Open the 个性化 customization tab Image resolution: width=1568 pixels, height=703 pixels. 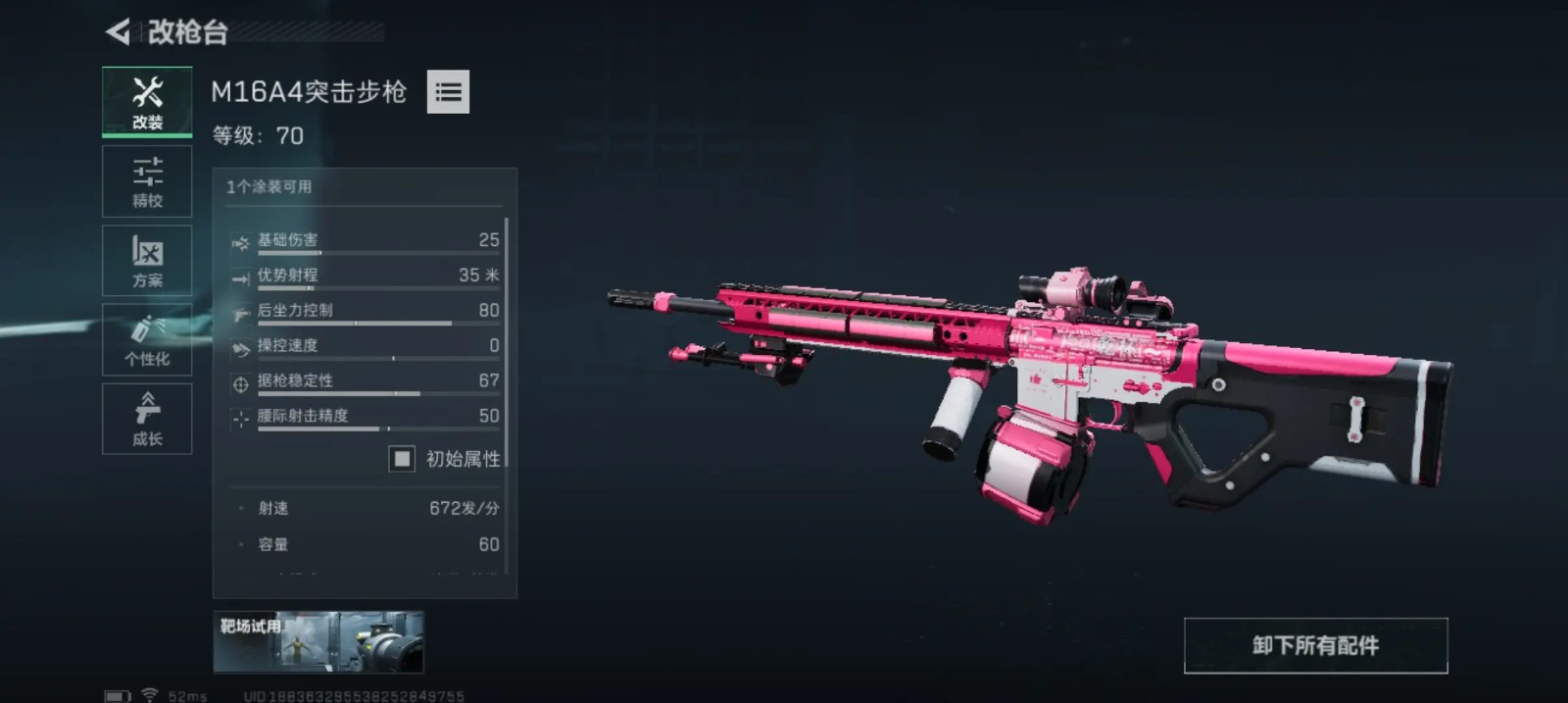click(x=147, y=340)
